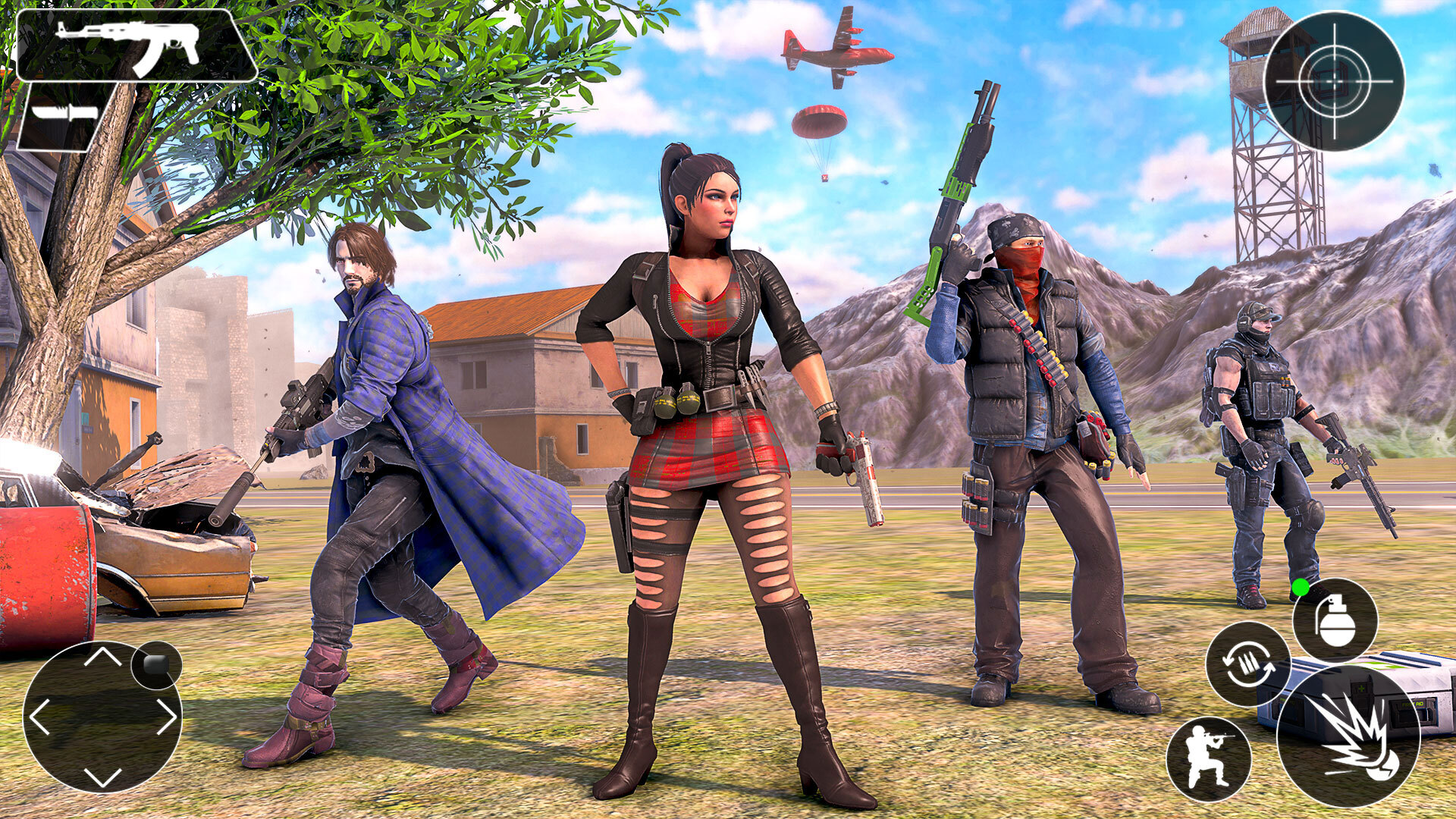Reload using the bullets reload button
The image size is (1456, 819).
(x=1247, y=664)
